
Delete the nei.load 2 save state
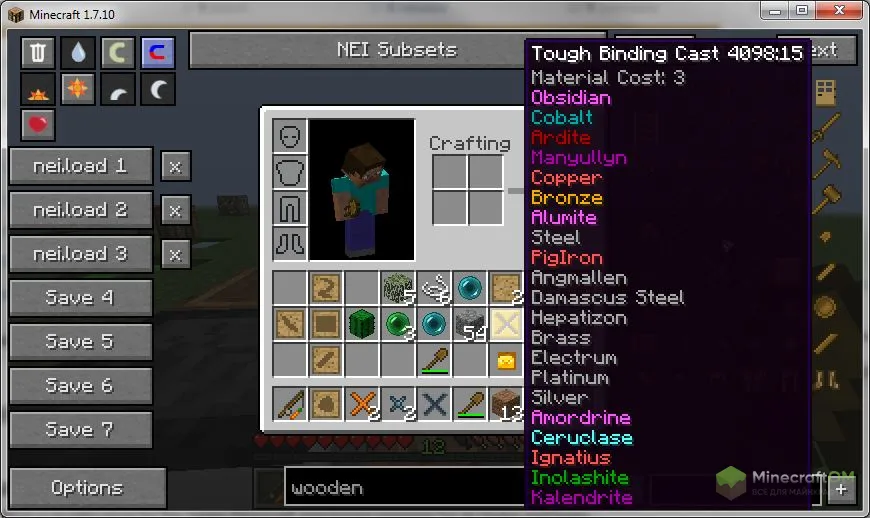point(175,210)
